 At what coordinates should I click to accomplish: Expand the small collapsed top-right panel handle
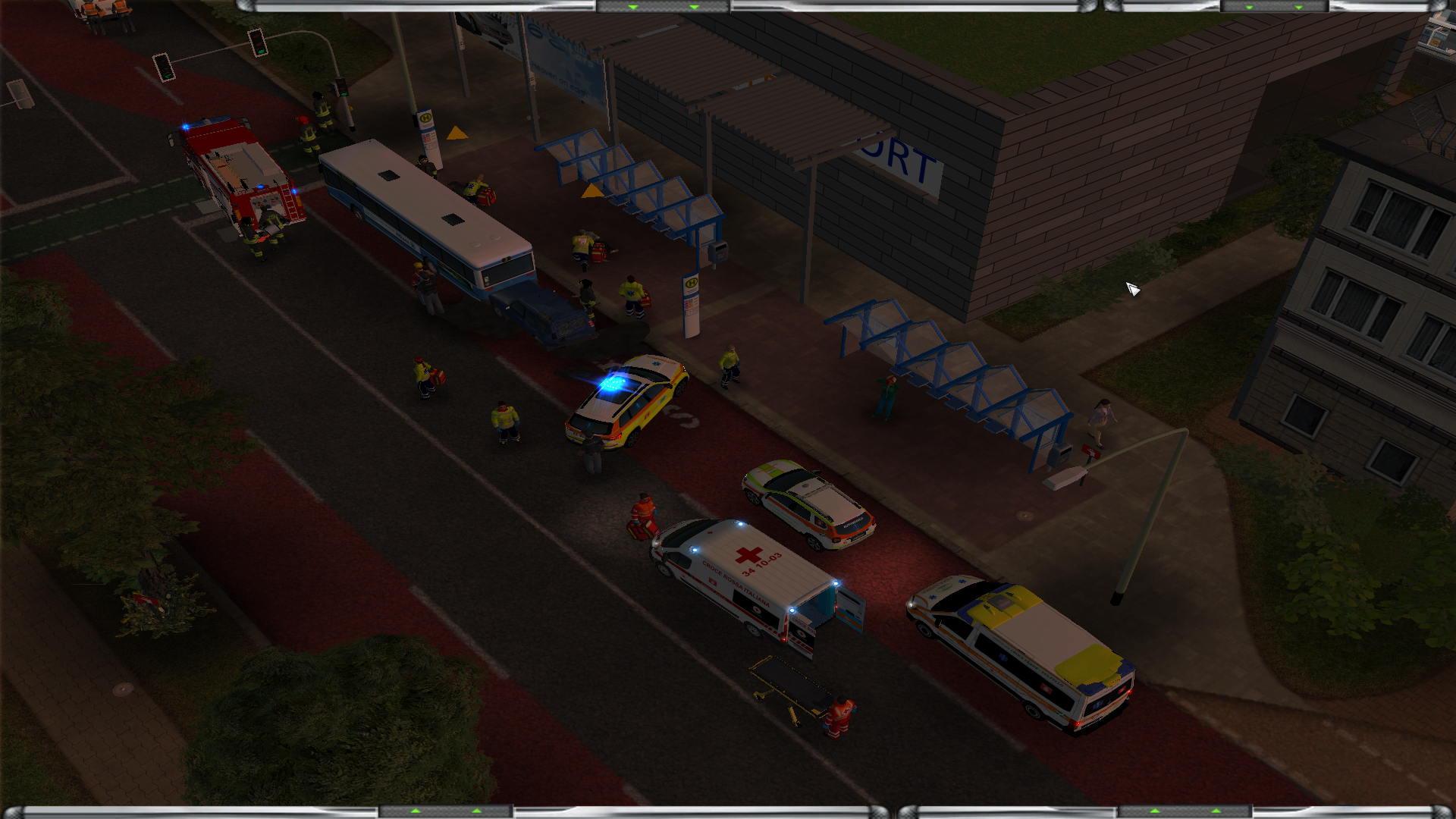click(1273, 7)
